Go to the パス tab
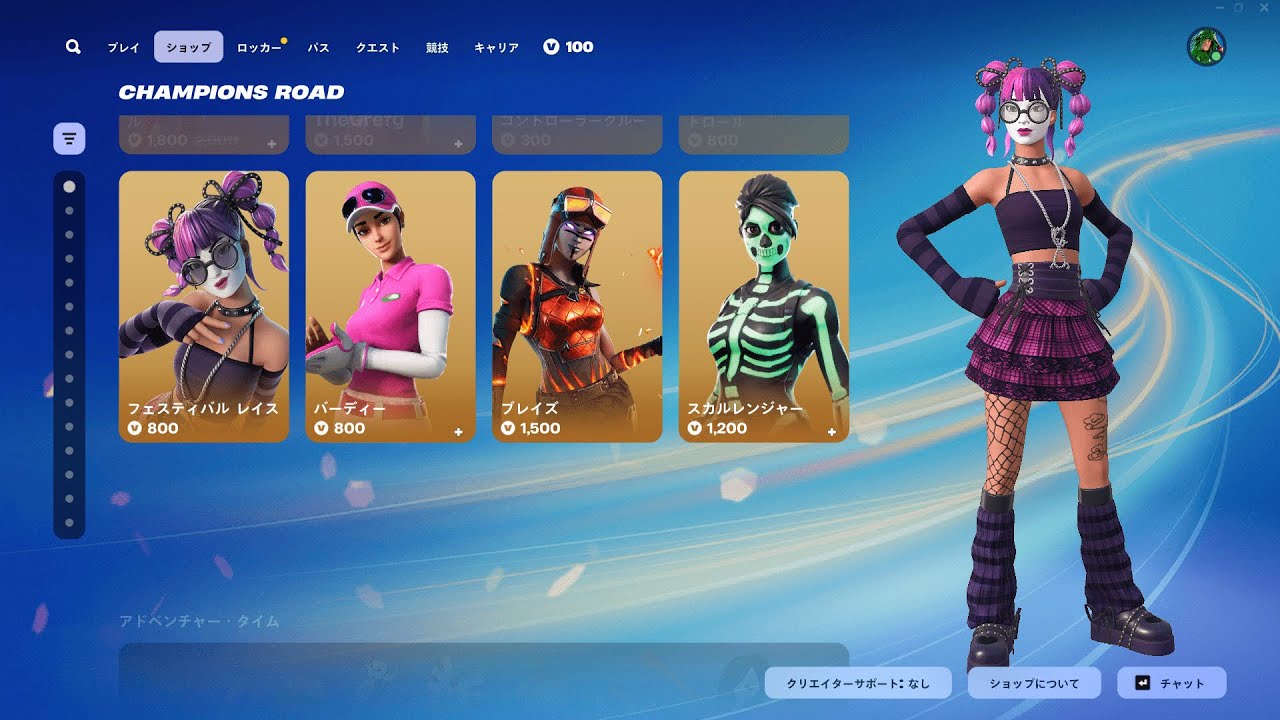Screen dimensions: 1280x720 [x=318, y=47]
